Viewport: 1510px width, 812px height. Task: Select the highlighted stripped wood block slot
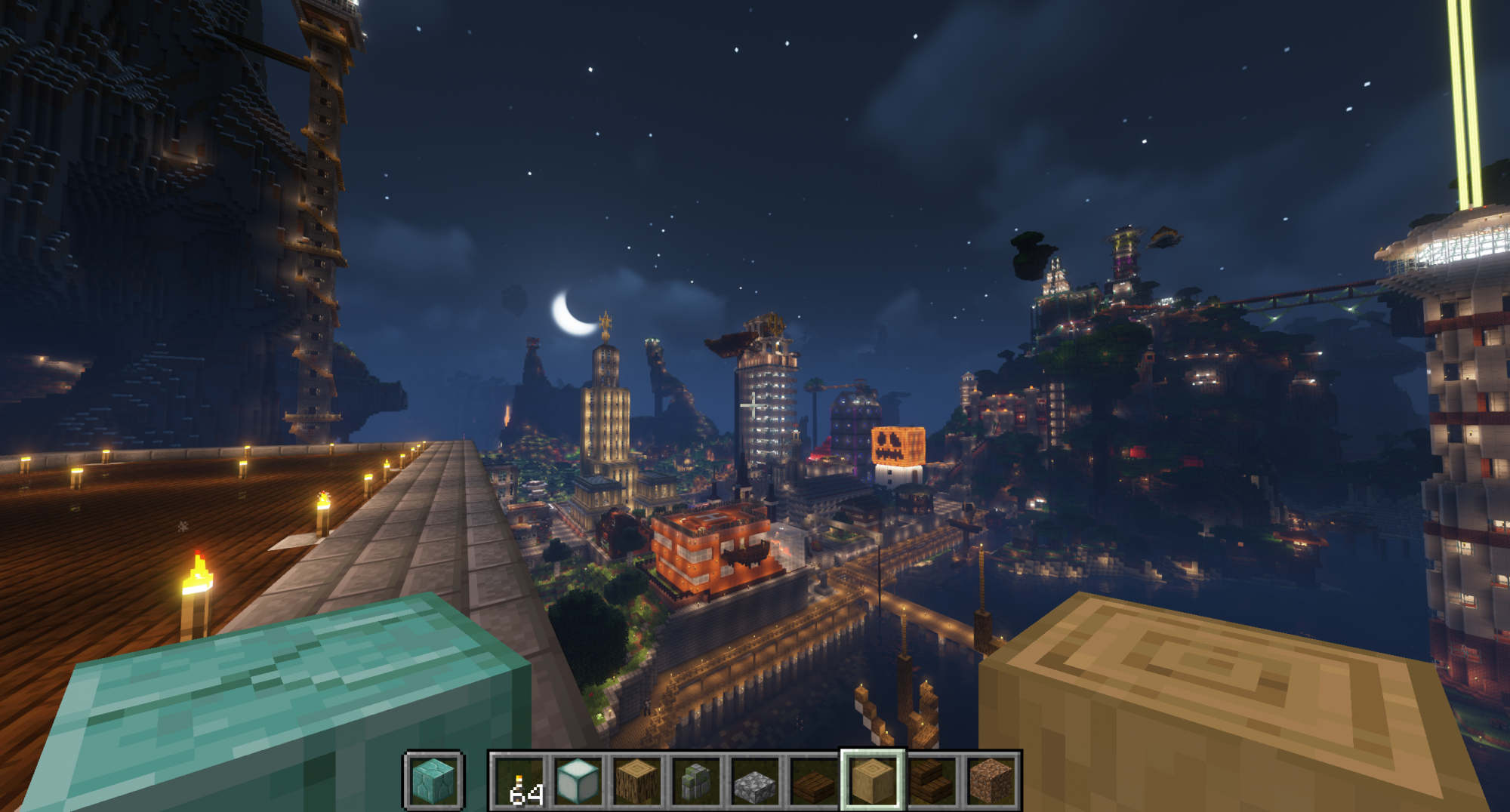(x=872, y=781)
